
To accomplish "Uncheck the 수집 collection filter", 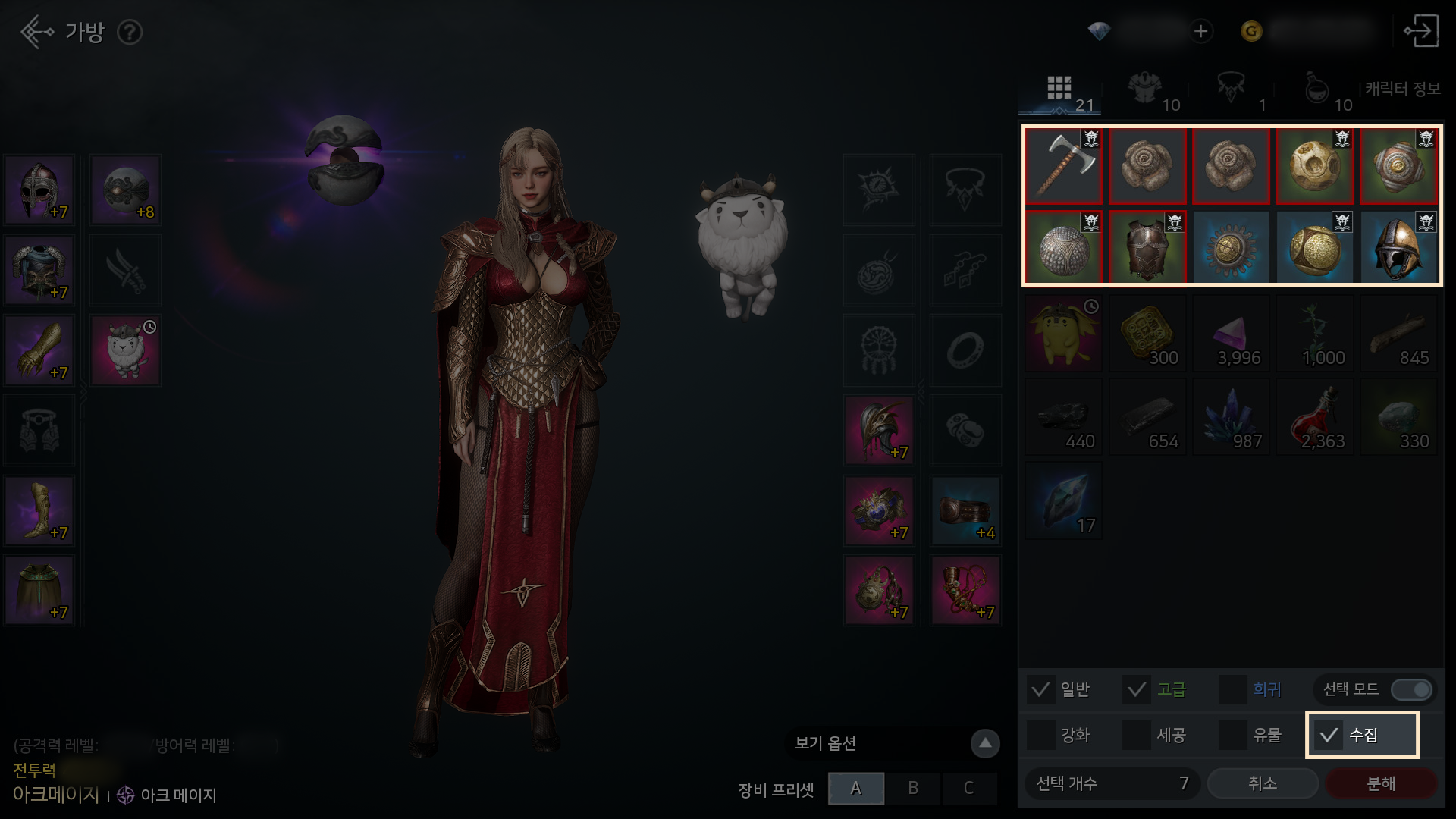I will tap(1329, 735).
